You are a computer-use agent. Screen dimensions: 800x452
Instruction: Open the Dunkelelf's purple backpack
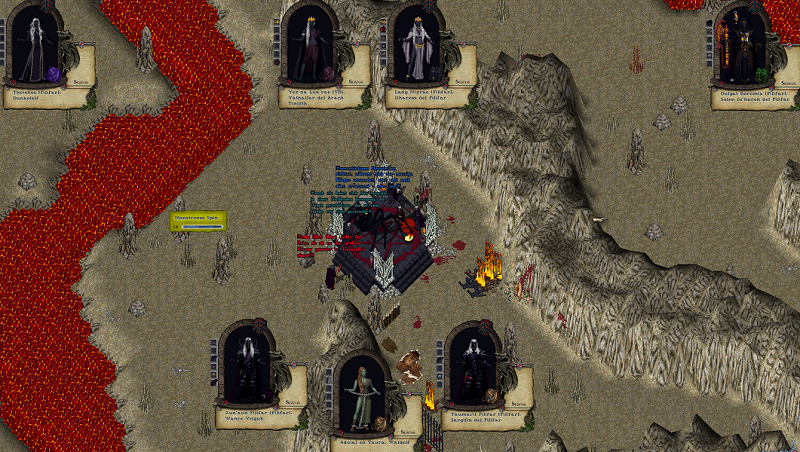coord(55,73)
